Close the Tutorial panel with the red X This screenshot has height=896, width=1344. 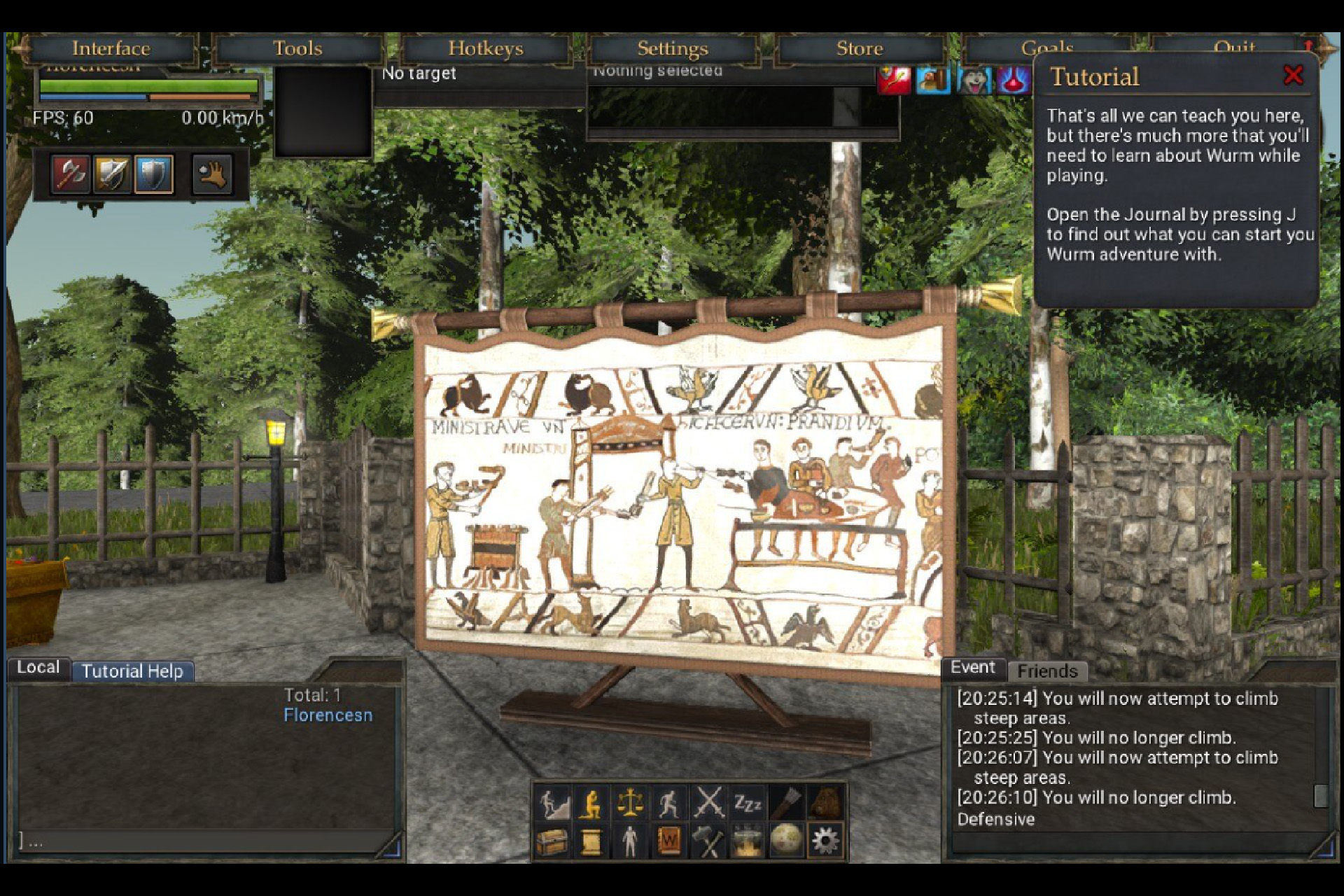tap(1293, 75)
